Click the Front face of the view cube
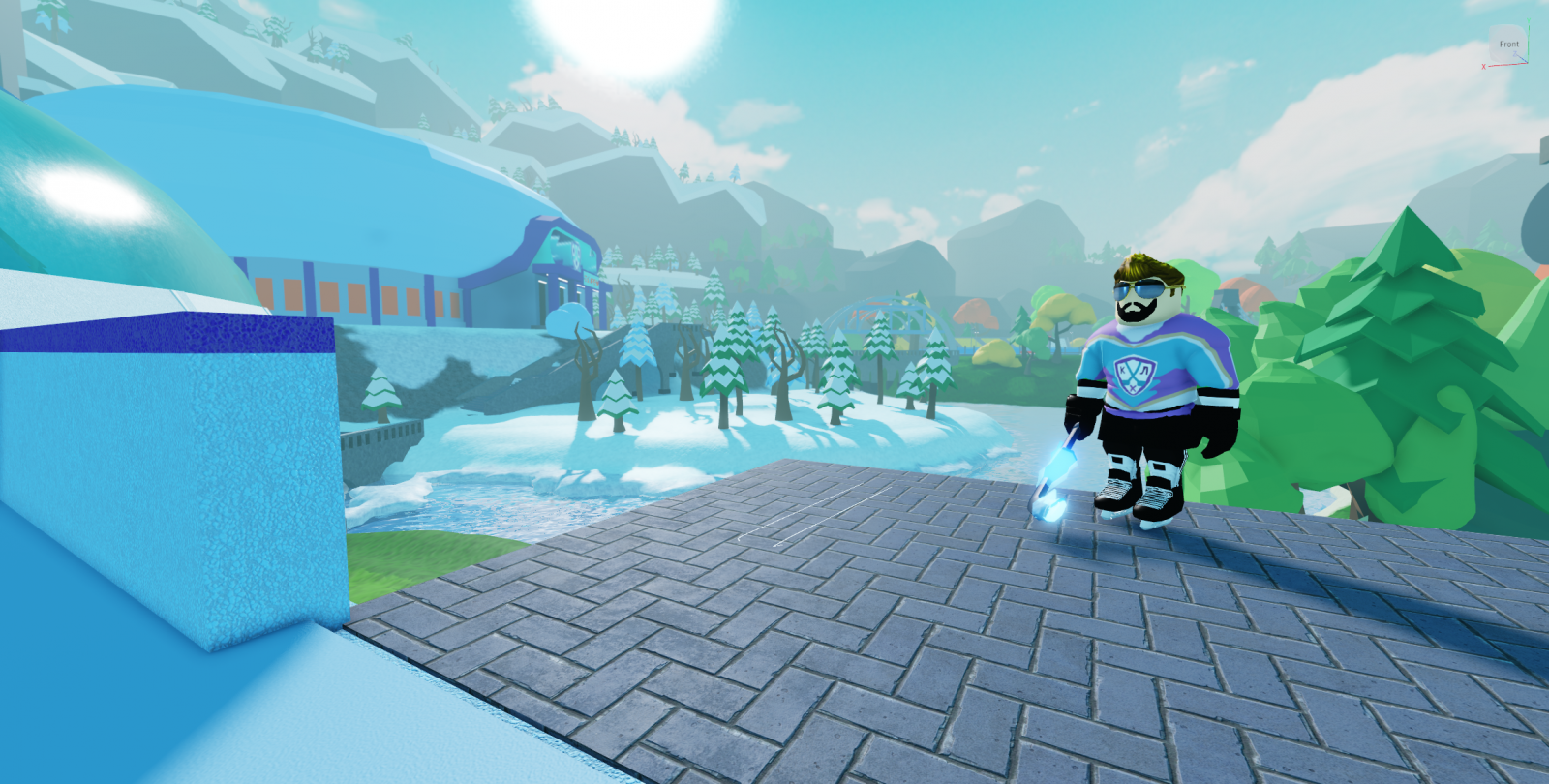This screenshot has width=1549, height=784. 1507,45
